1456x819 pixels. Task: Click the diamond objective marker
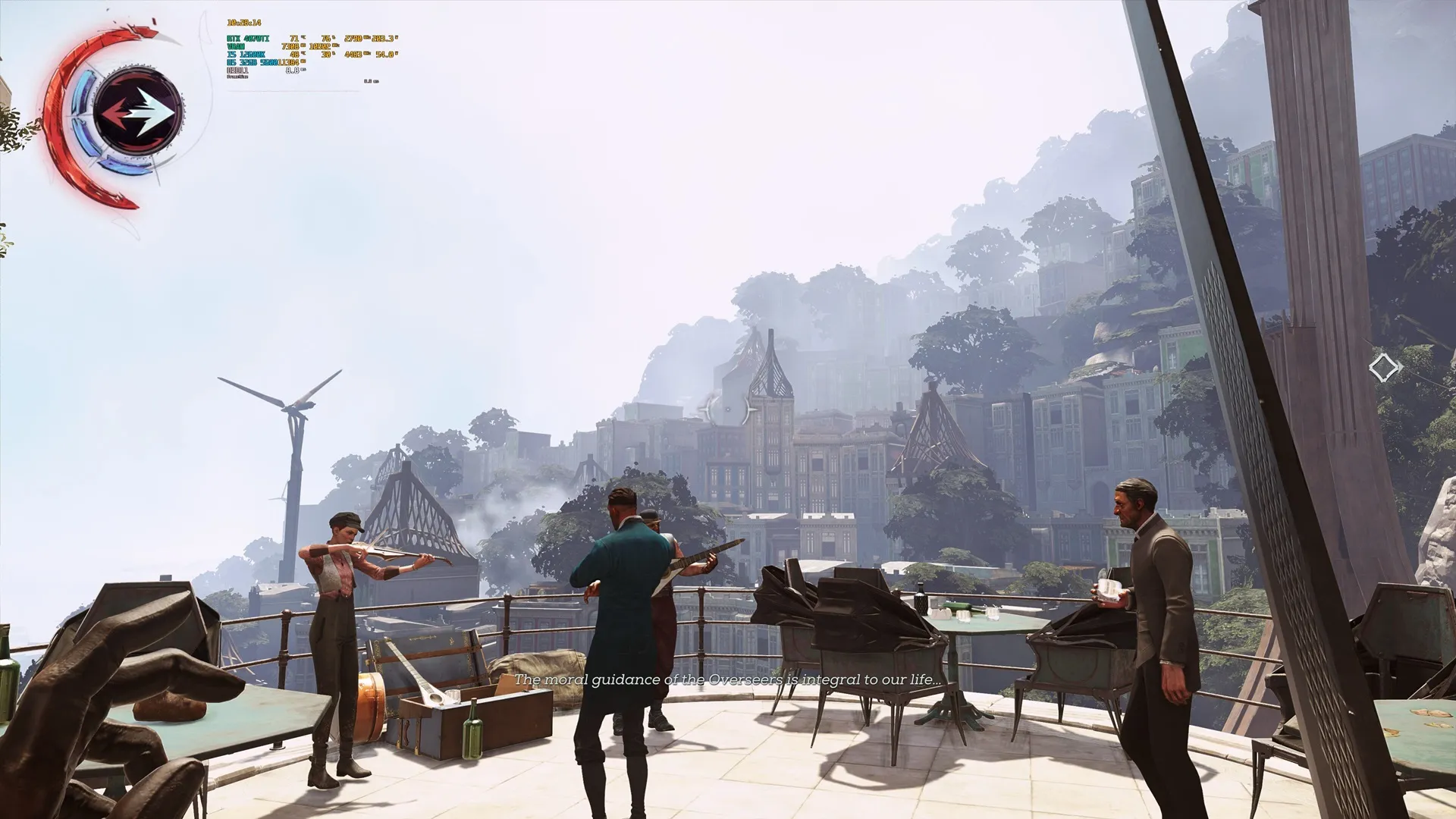coord(1385,369)
